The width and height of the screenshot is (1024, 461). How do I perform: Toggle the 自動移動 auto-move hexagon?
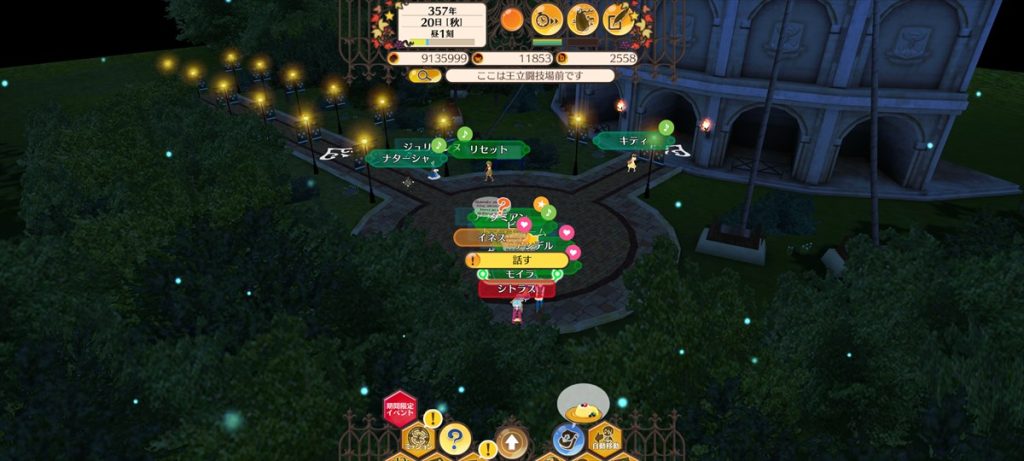click(x=603, y=439)
